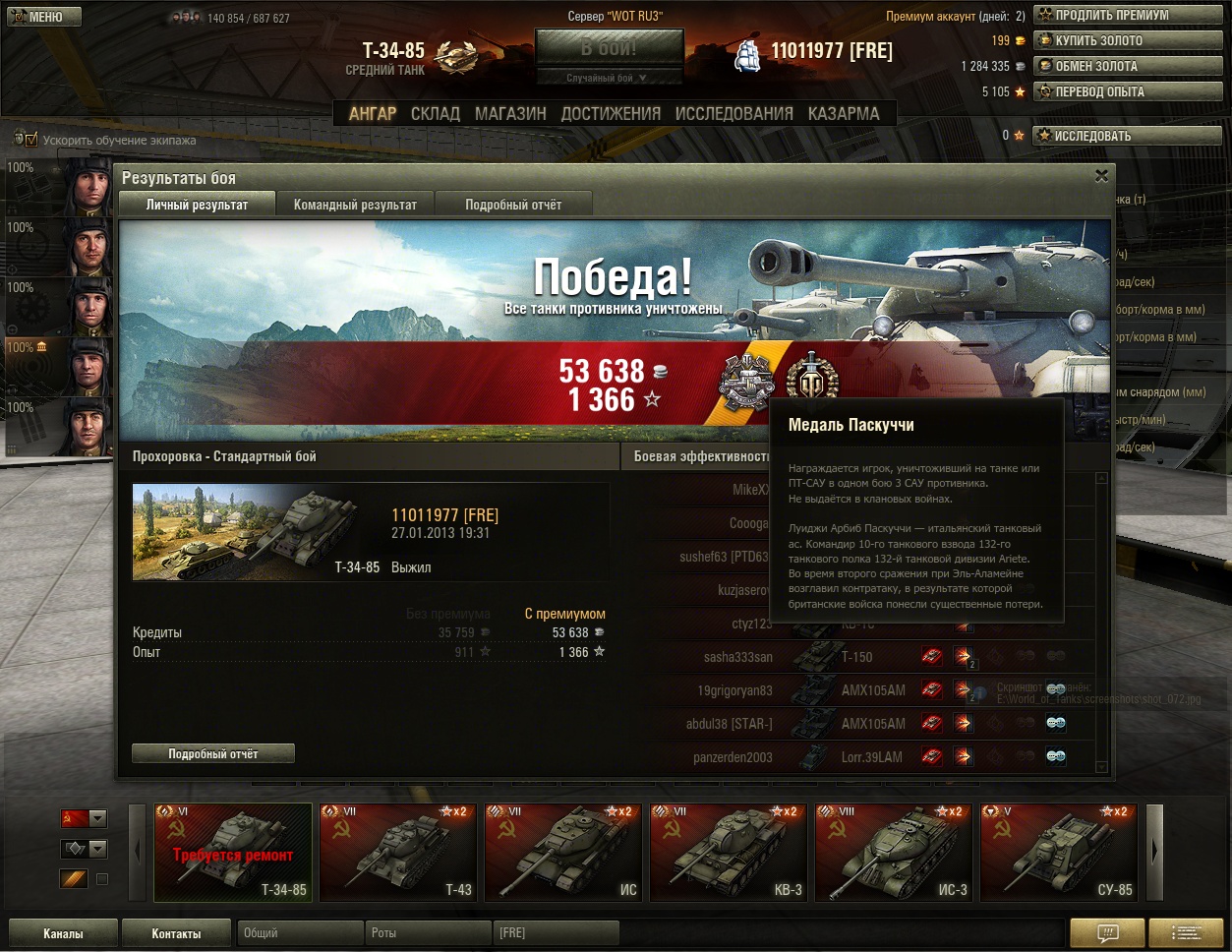
Task: Choose the СУ-85 tank in carousel
Action: (x=1059, y=852)
